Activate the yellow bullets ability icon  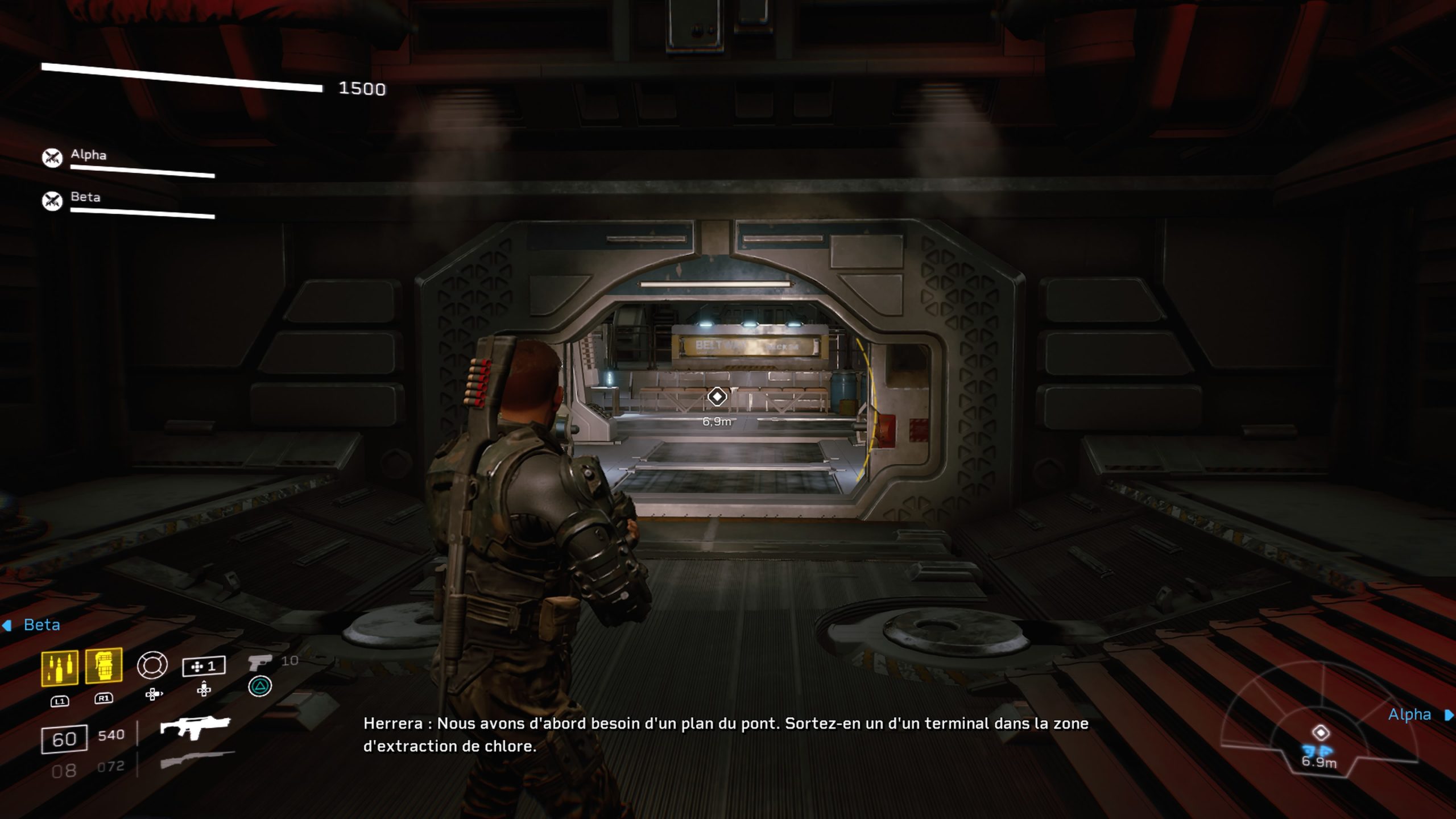pos(59,667)
